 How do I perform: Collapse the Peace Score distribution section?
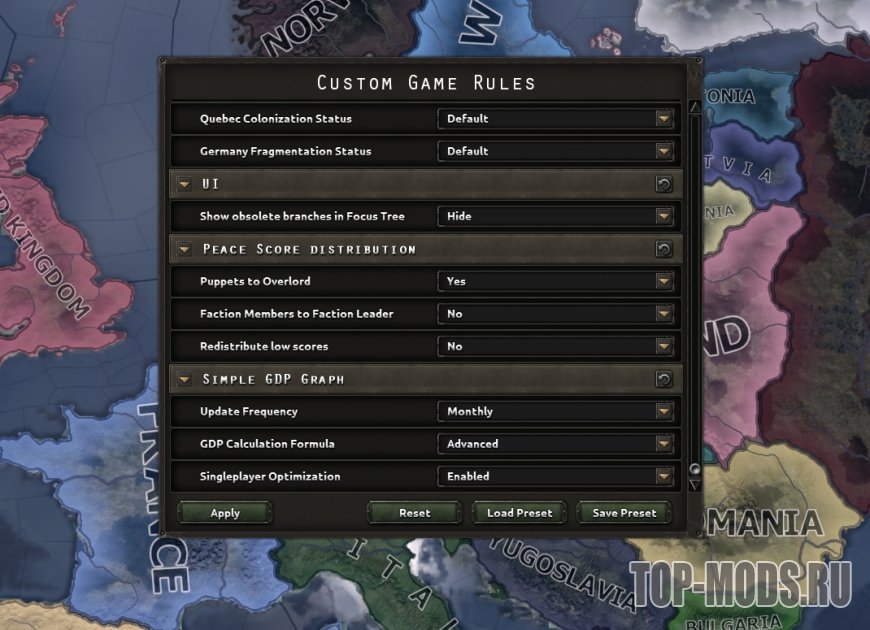tap(184, 249)
